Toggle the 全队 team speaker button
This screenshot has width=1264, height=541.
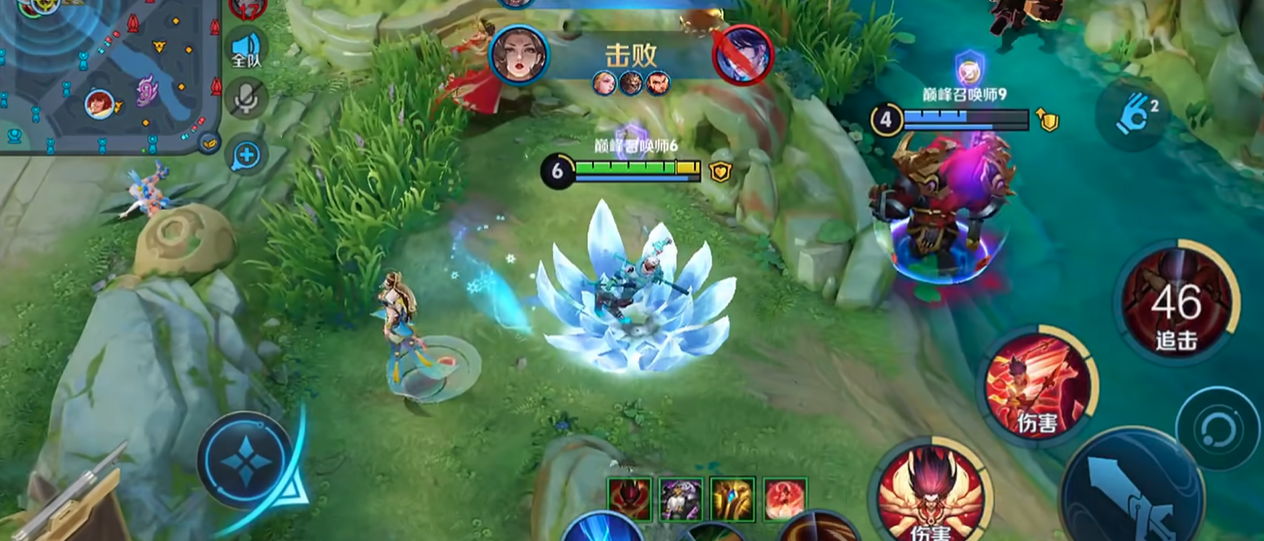pyautogui.click(x=246, y=49)
